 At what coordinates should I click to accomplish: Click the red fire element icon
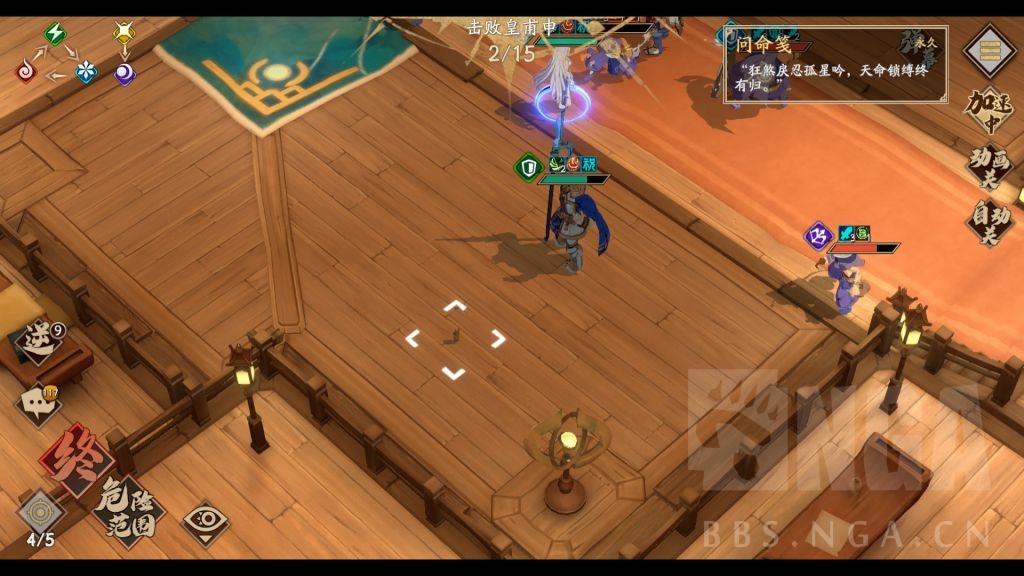(x=27, y=72)
